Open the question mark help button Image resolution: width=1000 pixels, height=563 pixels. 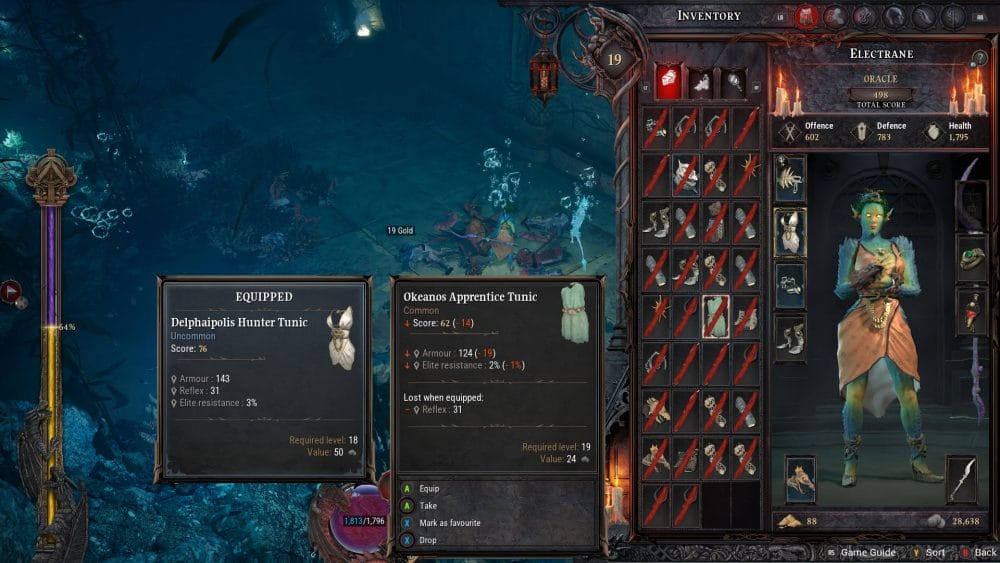(979, 59)
